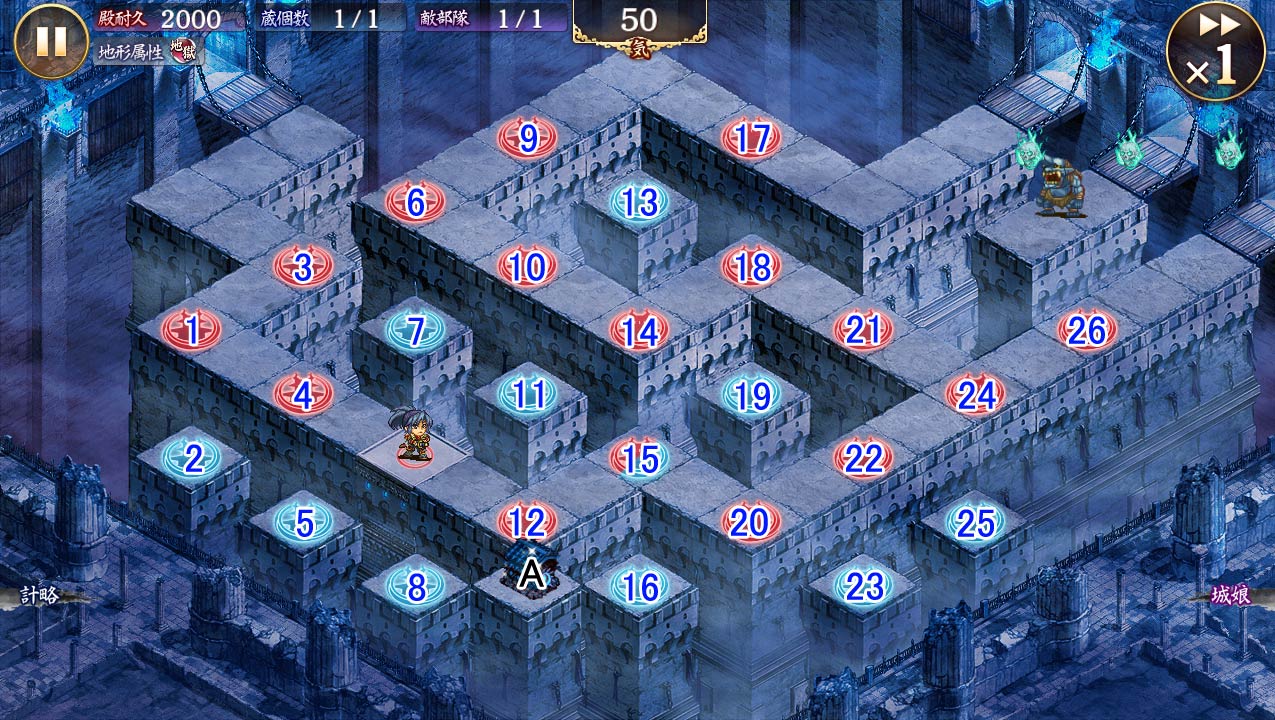Pick blue placement tile 19

(x=751, y=395)
